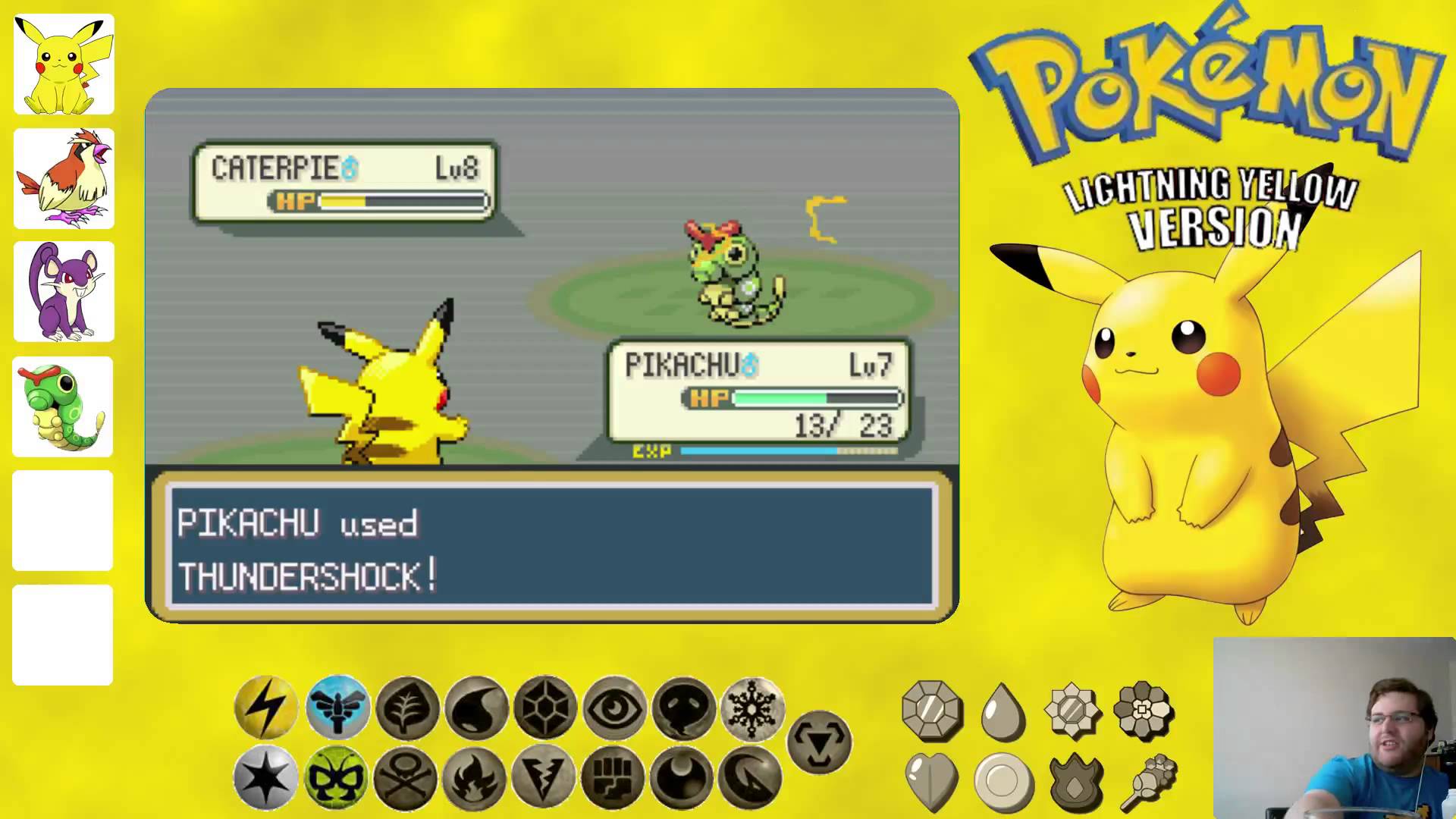Image resolution: width=1456 pixels, height=819 pixels.
Task: Select the Caterpie party portrait
Action: coord(63,407)
